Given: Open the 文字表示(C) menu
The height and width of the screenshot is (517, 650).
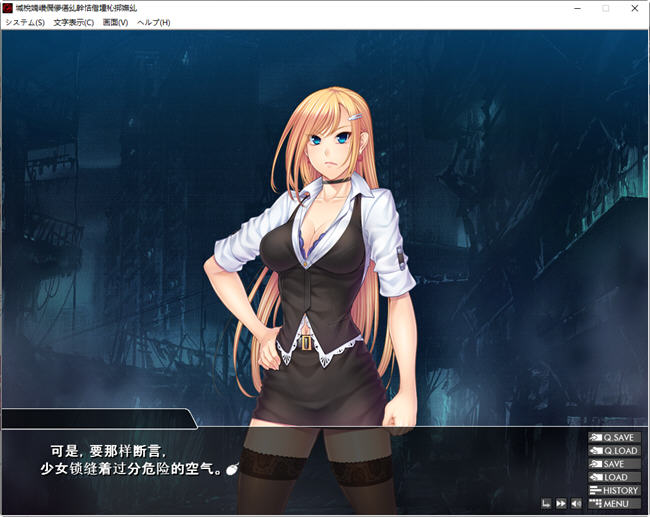Looking at the screenshot, I should click(74, 22).
